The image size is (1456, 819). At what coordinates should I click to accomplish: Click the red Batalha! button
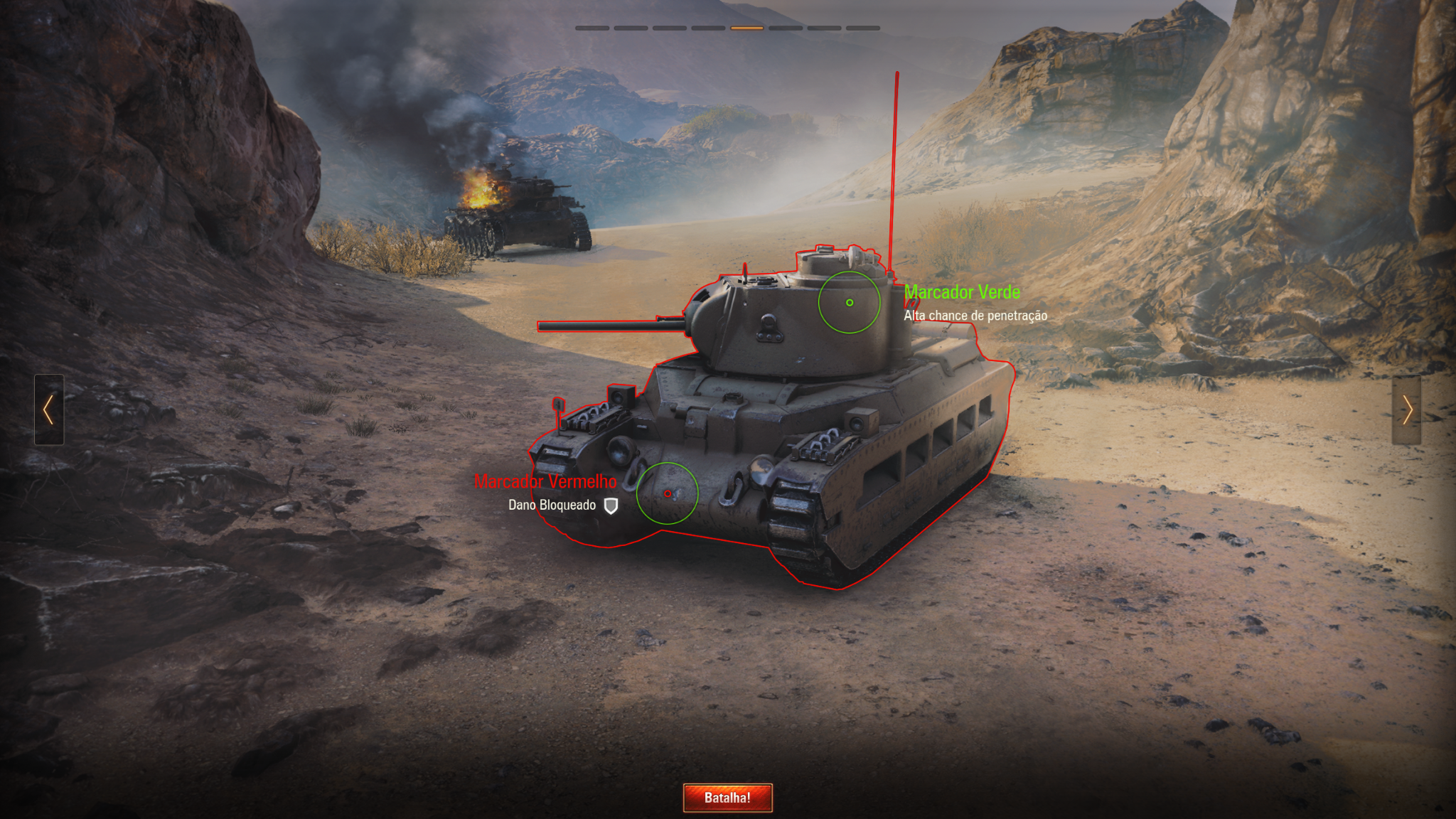tap(727, 798)
